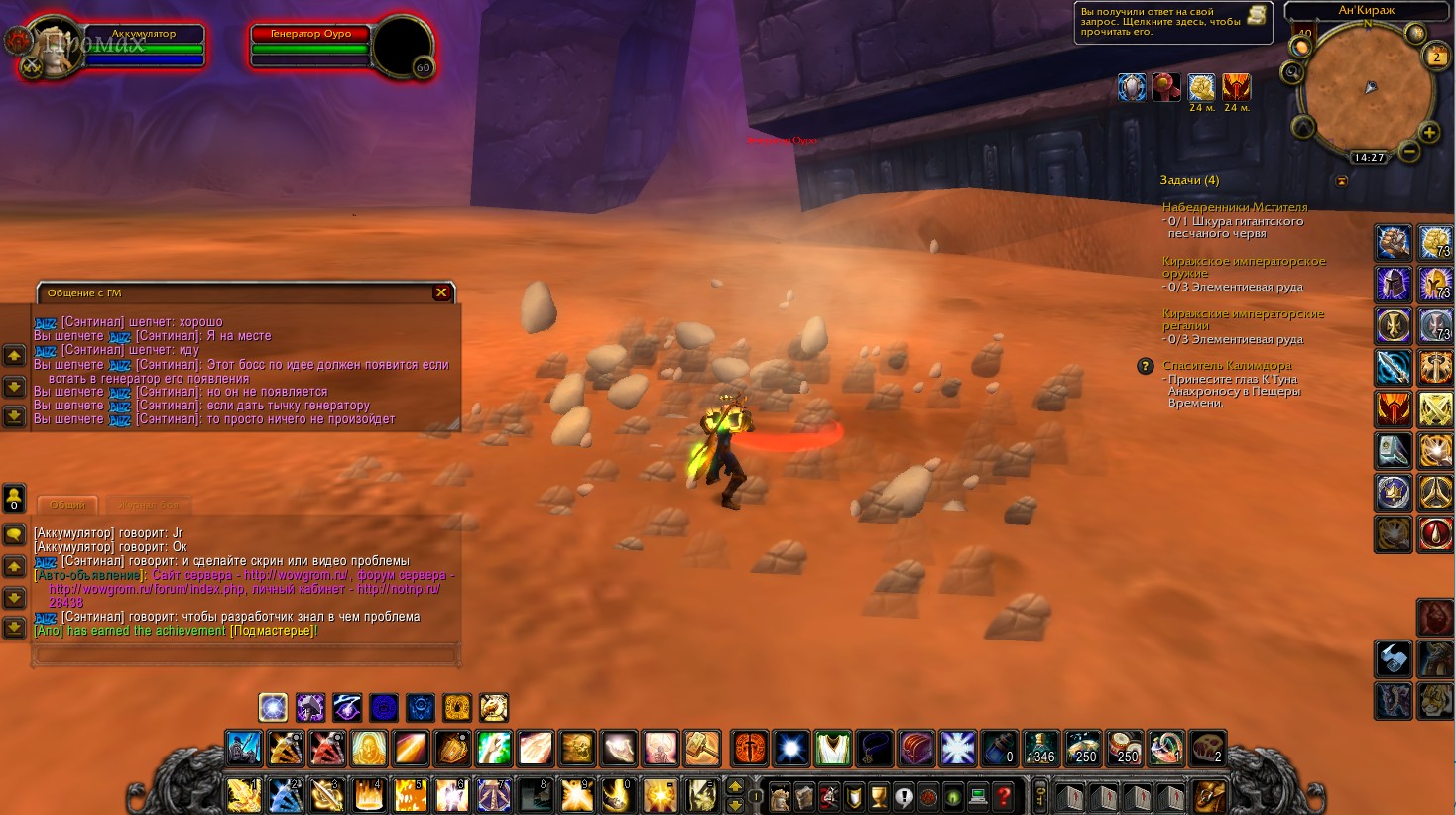Open the combat log chat tab
Image resolution: width=1456 pixels, height=815 pixels.
[149, 505]
